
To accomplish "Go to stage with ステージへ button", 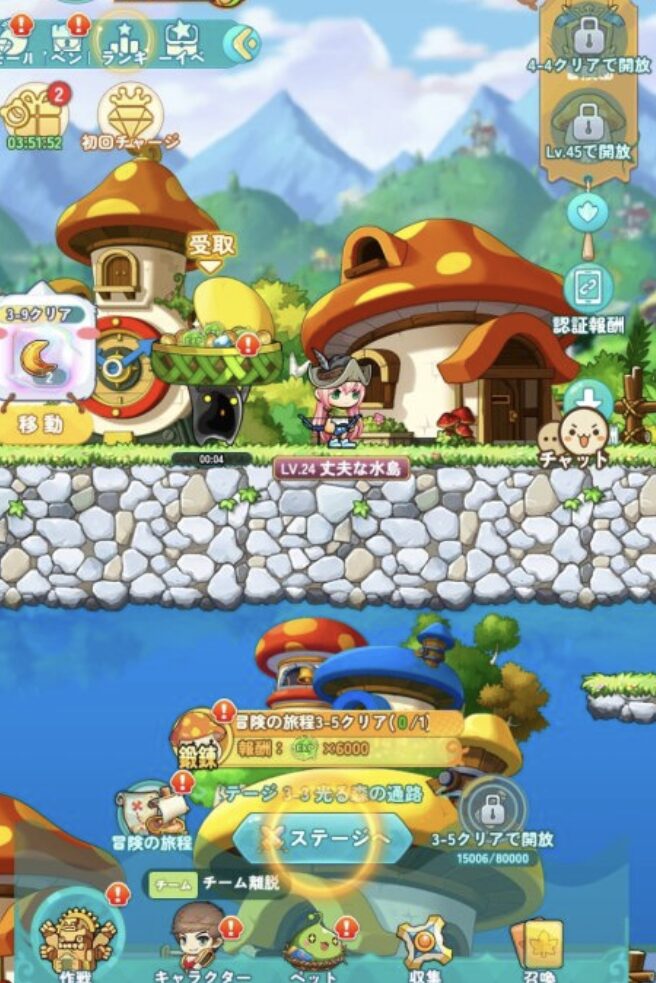I will pos(322,839).
